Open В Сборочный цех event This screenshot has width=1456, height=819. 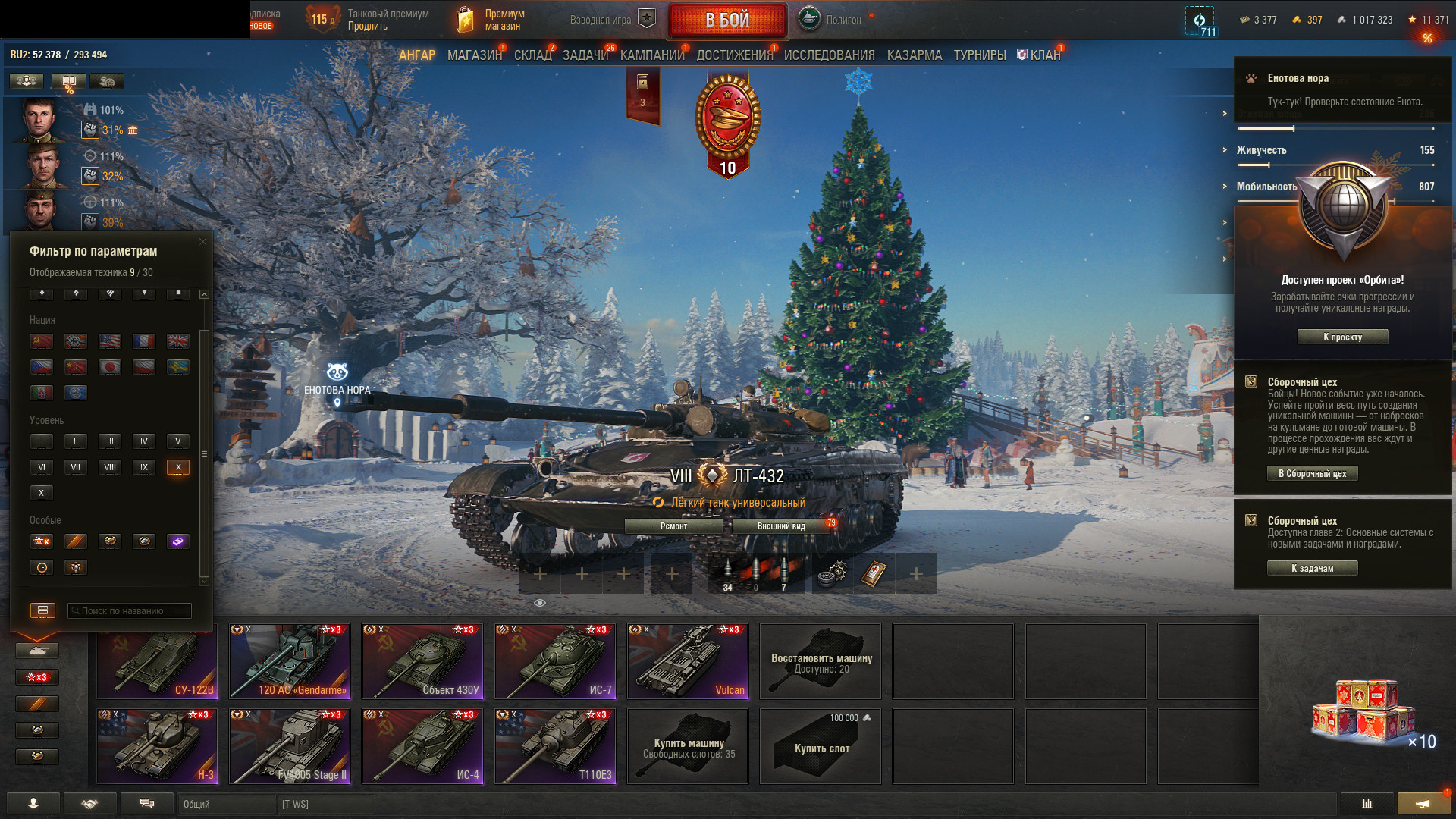[x=1312, y=474]
